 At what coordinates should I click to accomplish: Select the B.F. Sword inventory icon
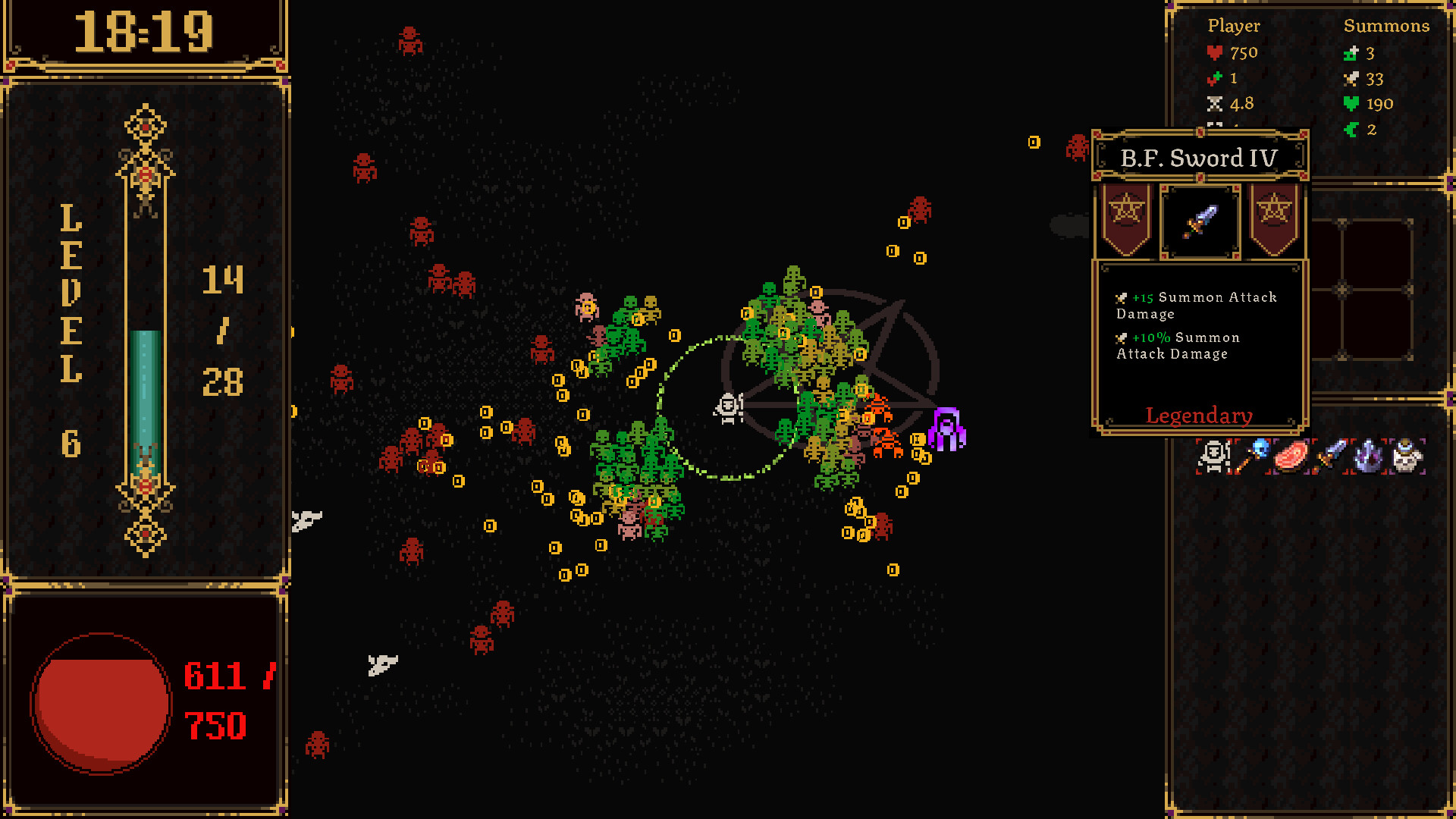click(1331, 457)
